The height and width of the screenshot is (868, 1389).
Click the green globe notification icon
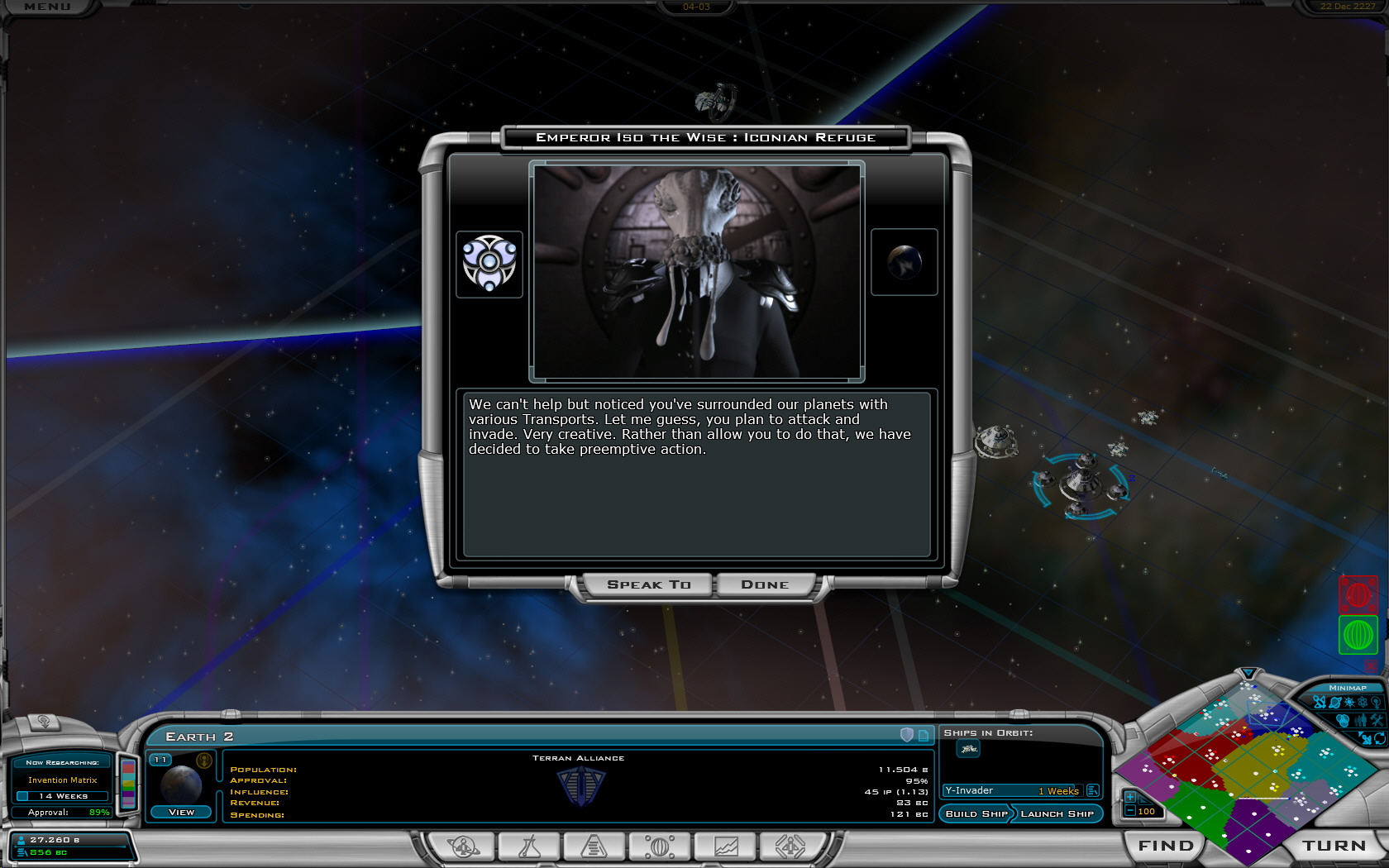[x=1358, y=635]
